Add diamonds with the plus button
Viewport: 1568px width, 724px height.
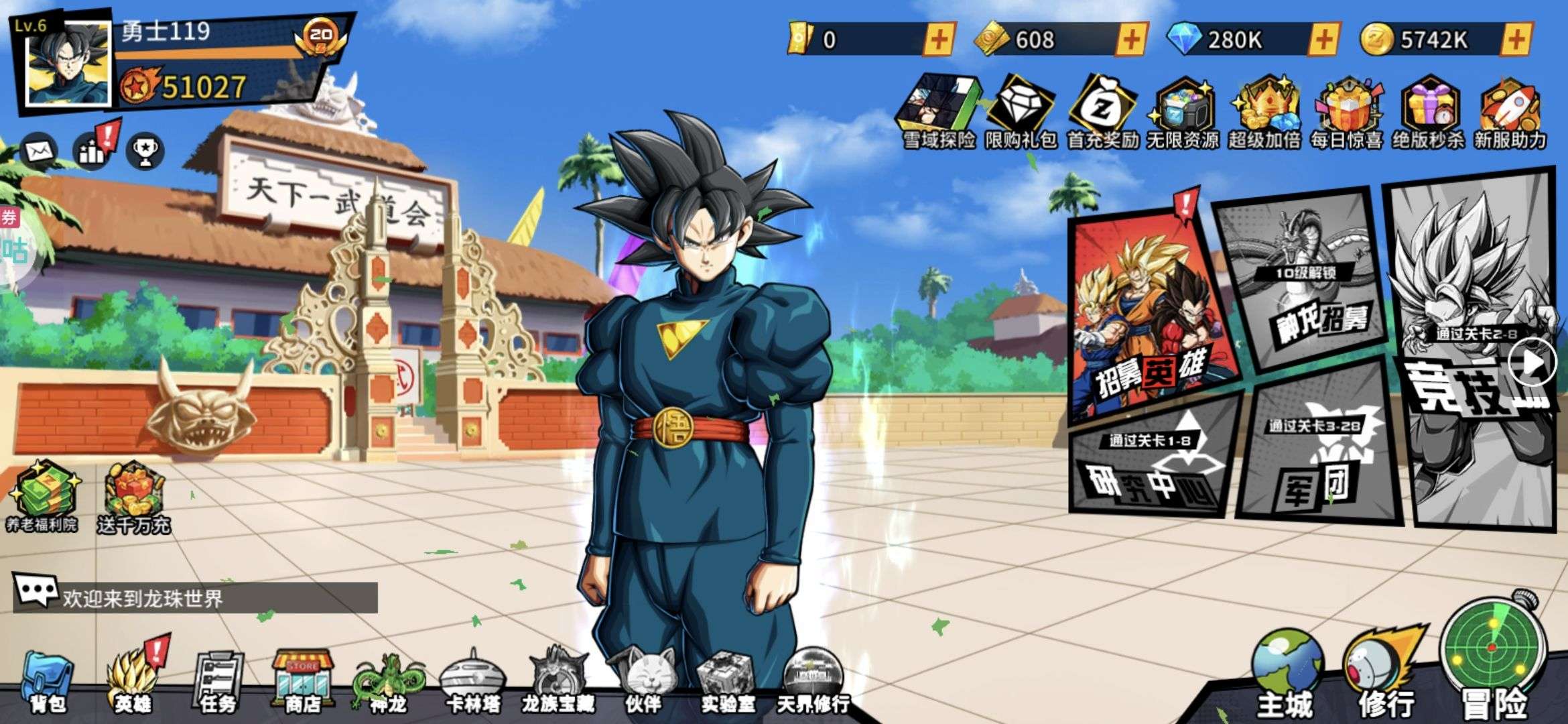(1323, 40)
